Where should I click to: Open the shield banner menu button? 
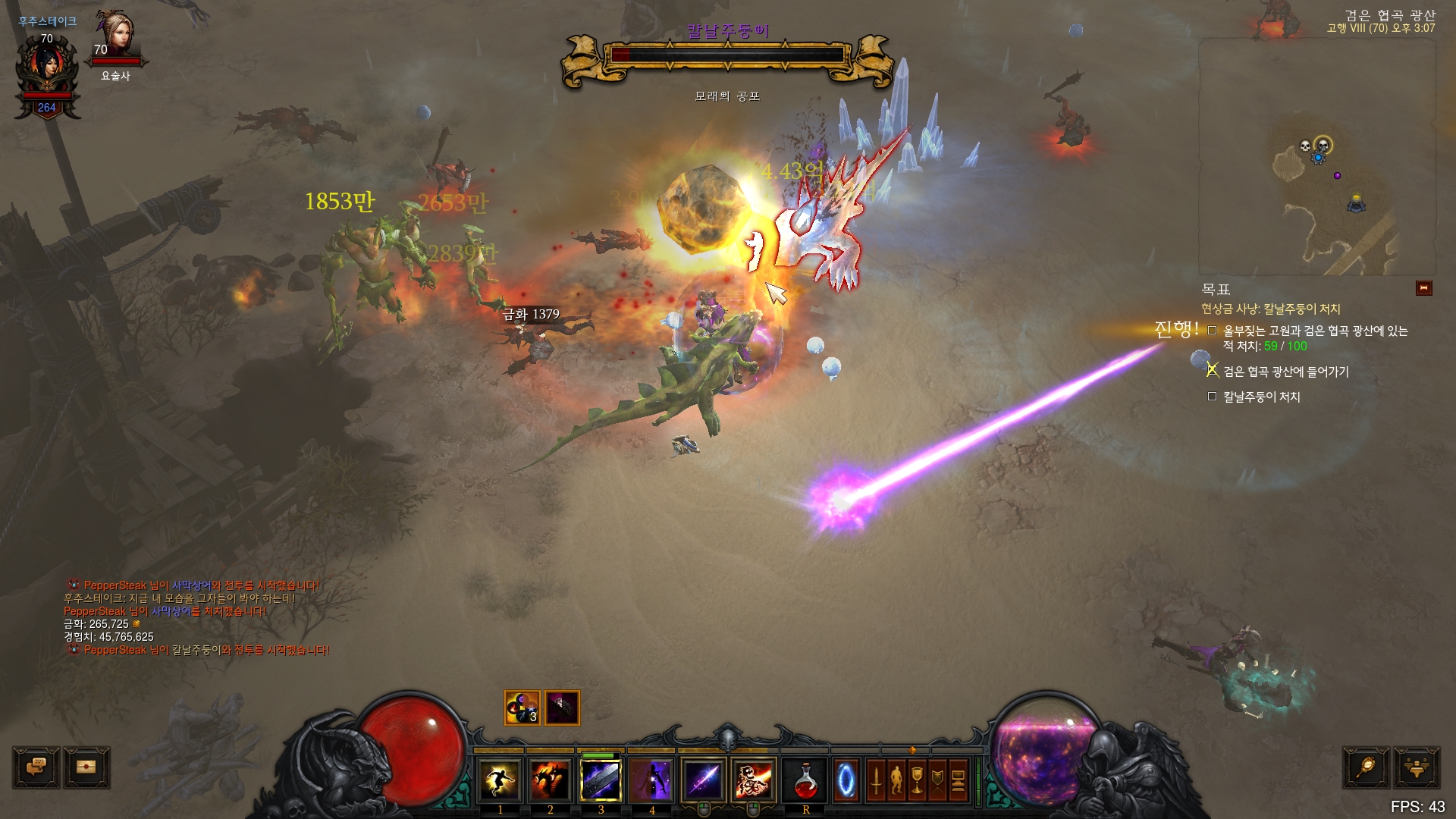[937, 781]
